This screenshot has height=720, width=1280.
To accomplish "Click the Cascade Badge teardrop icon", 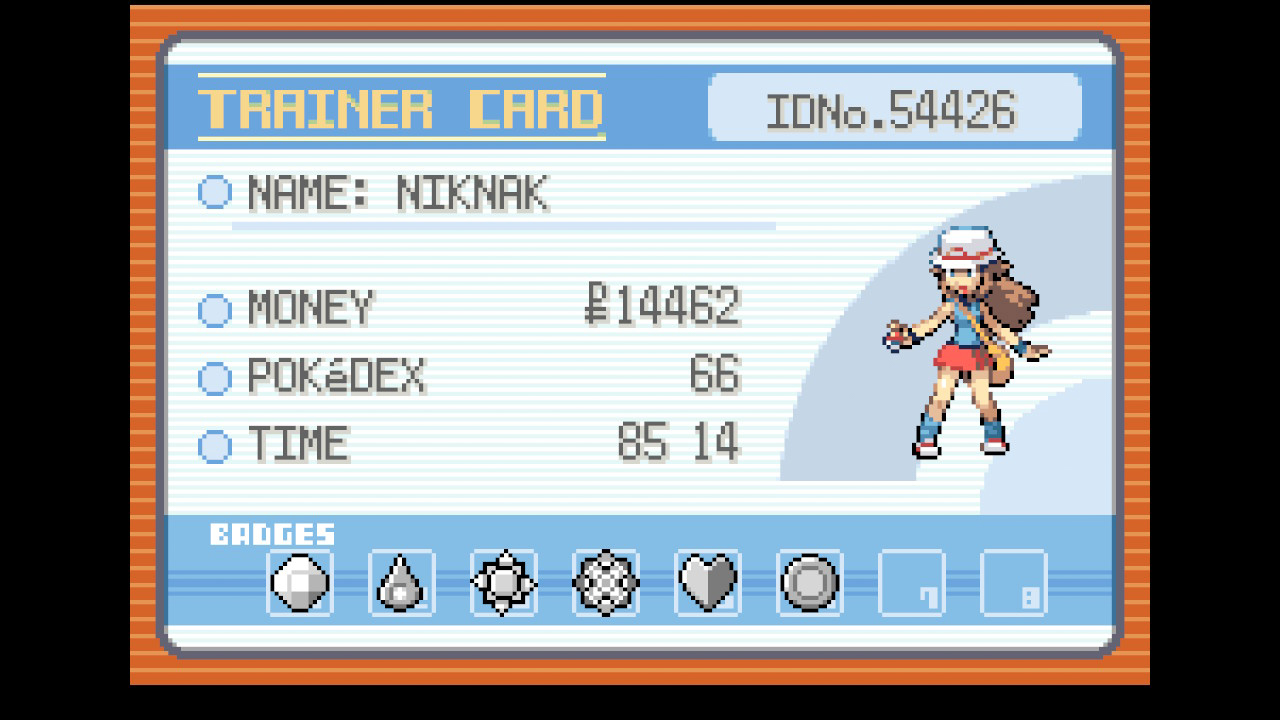I will click(399, 583).
